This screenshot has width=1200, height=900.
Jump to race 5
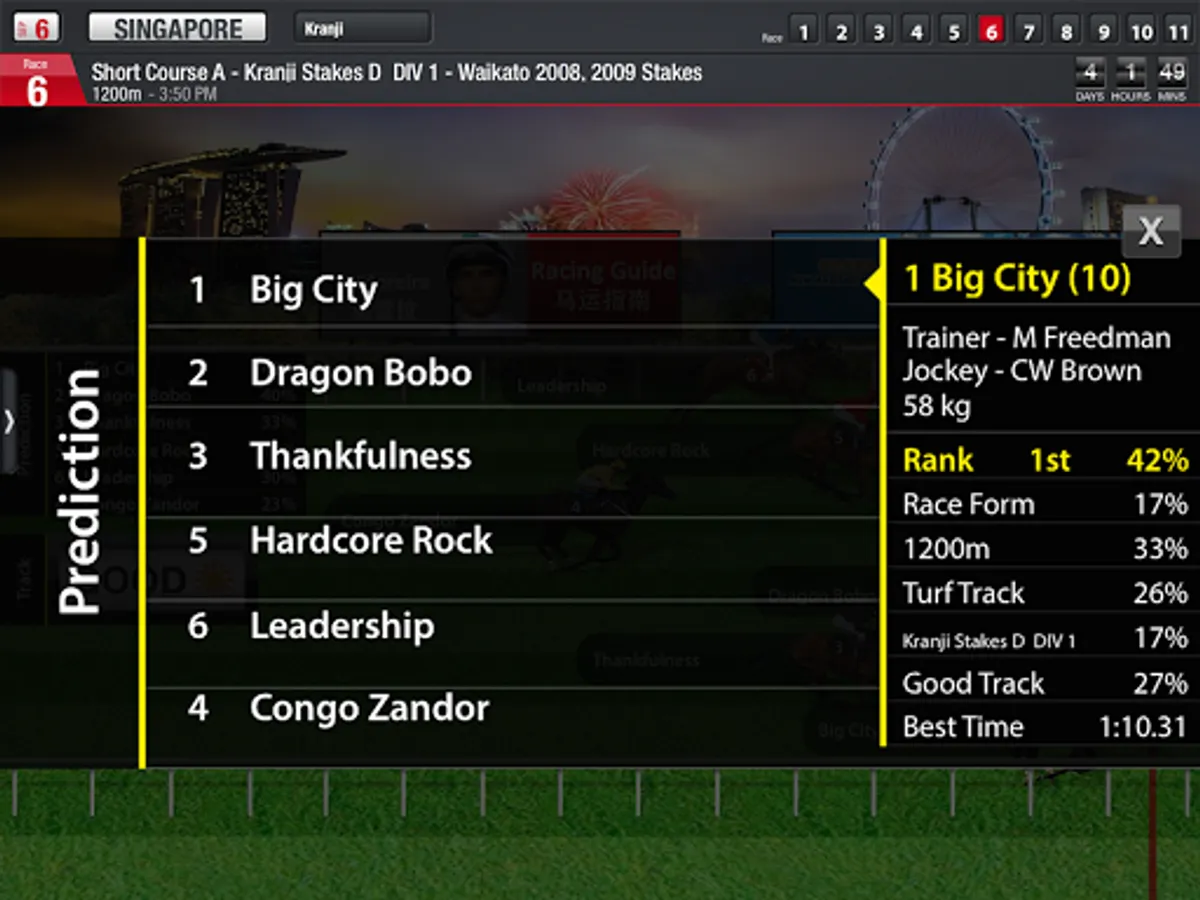pos(954,30)
